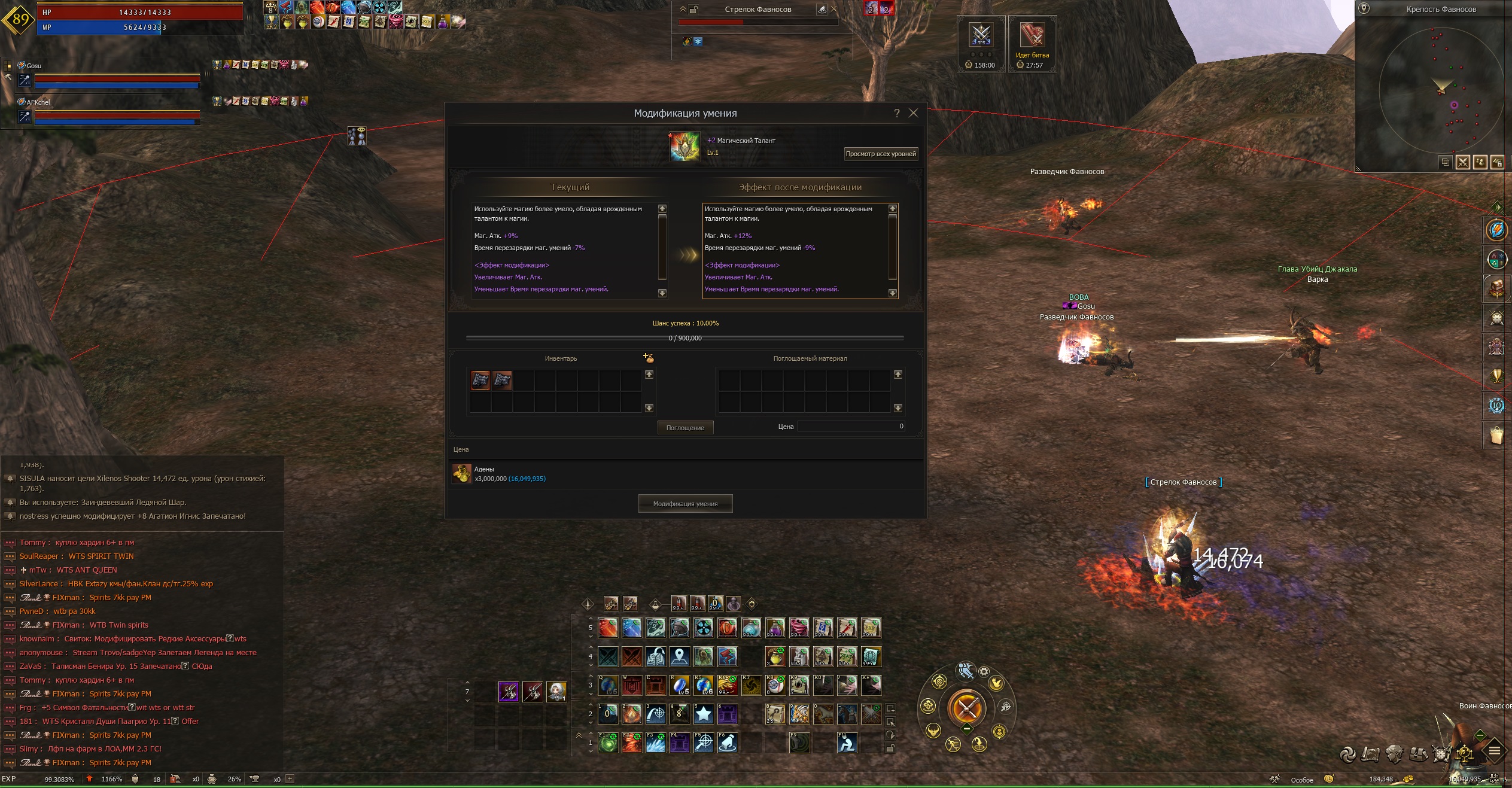Toggle the crossed-swords minimap filter button

pos(1463,162)
